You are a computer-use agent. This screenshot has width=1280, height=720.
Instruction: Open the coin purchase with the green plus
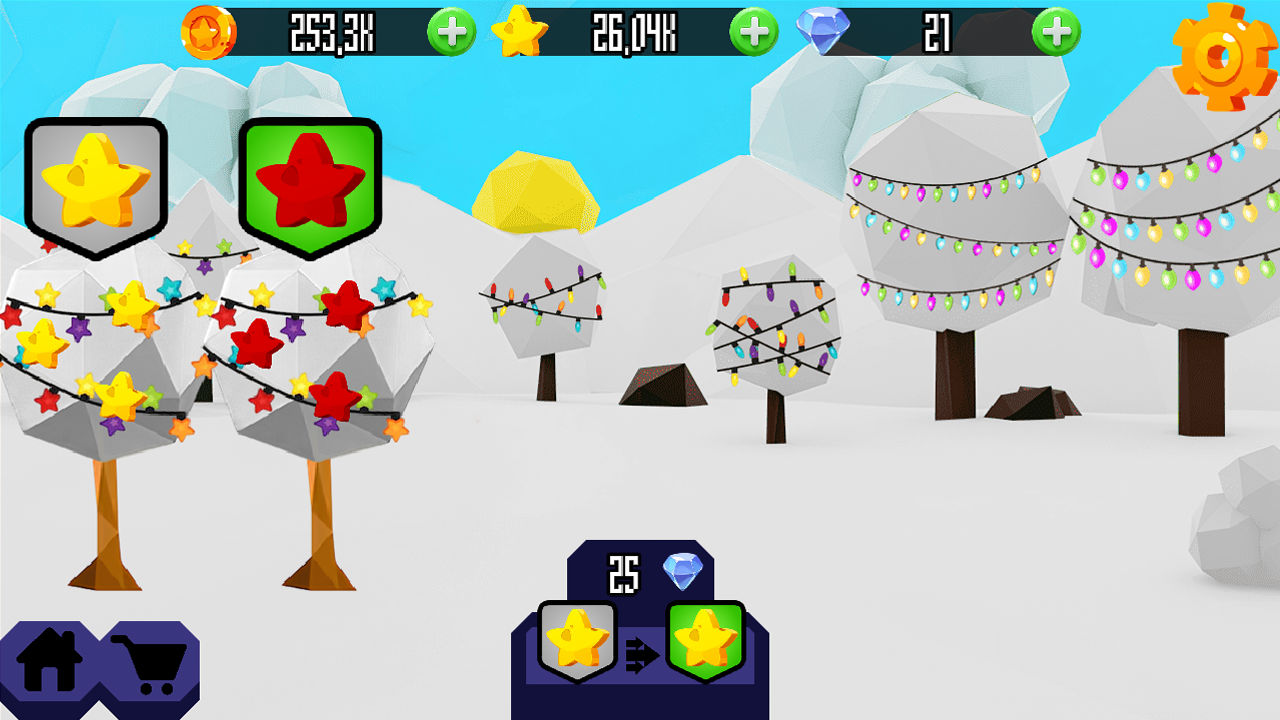450,31
